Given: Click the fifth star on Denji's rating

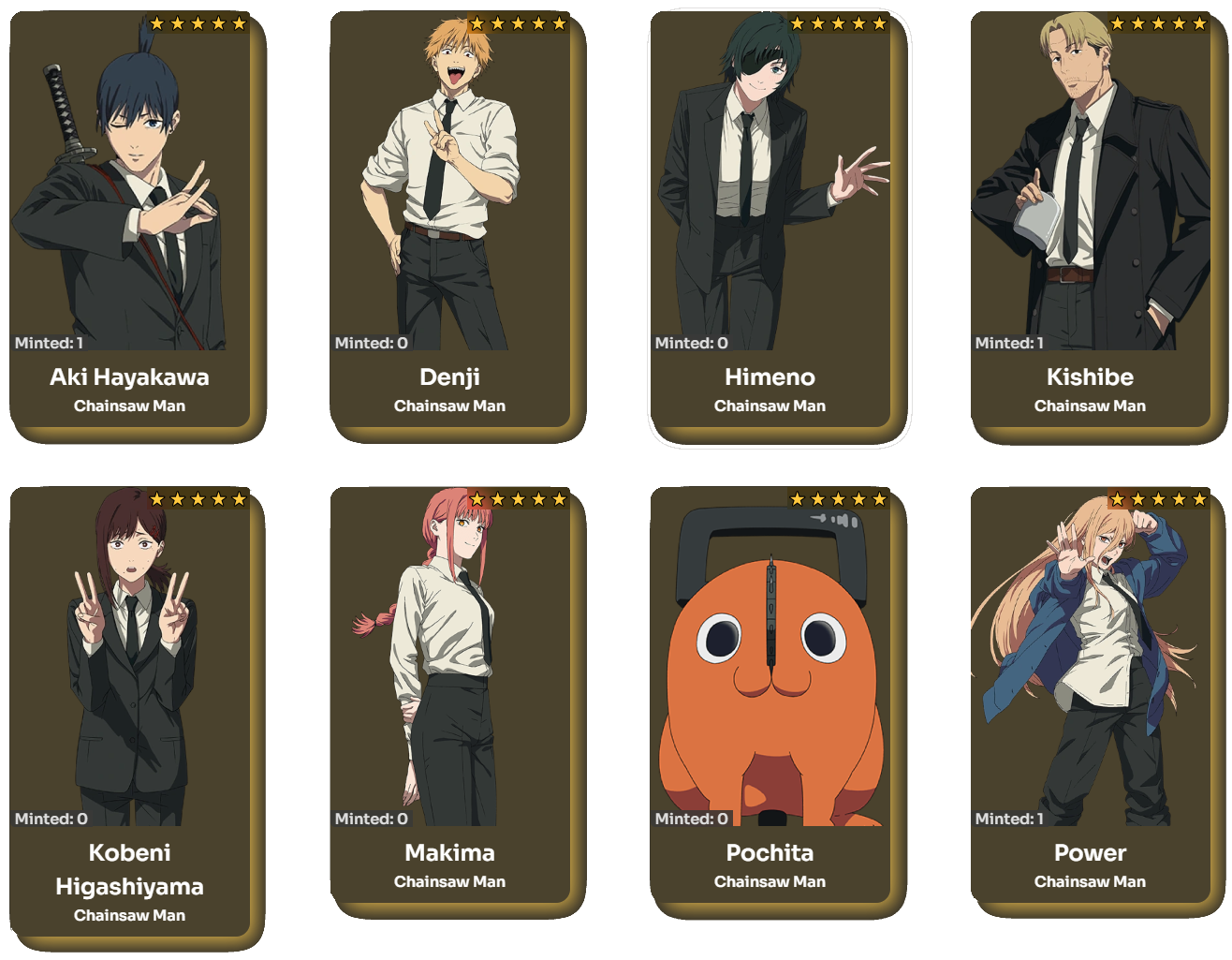Looking at the screenshot, I should click(561, 22).
